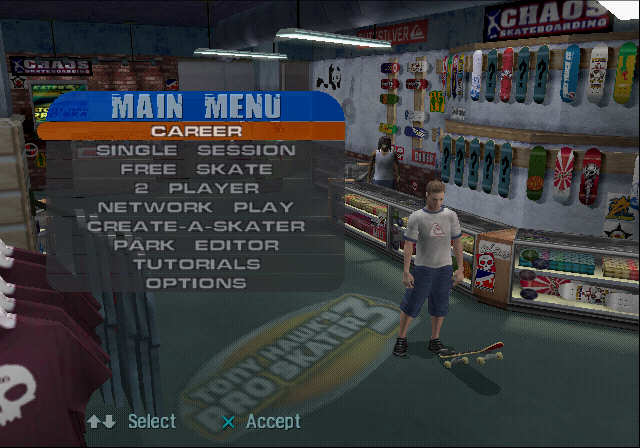Start Free Skate mode
The height and width of the screenshot is (448, 640).
(x=196, y=169)
